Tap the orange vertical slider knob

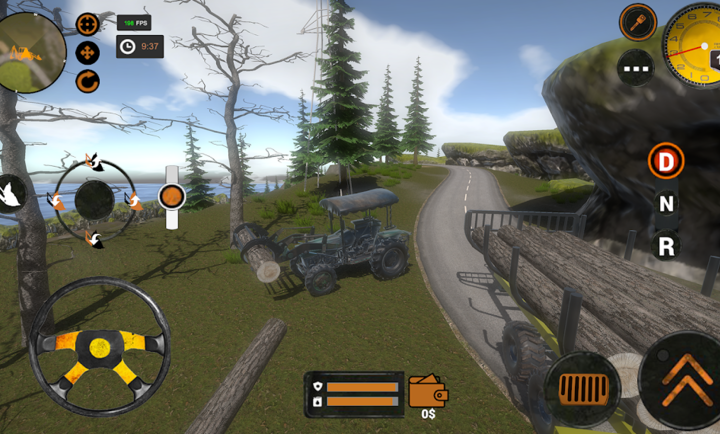(x=172, y=196)
